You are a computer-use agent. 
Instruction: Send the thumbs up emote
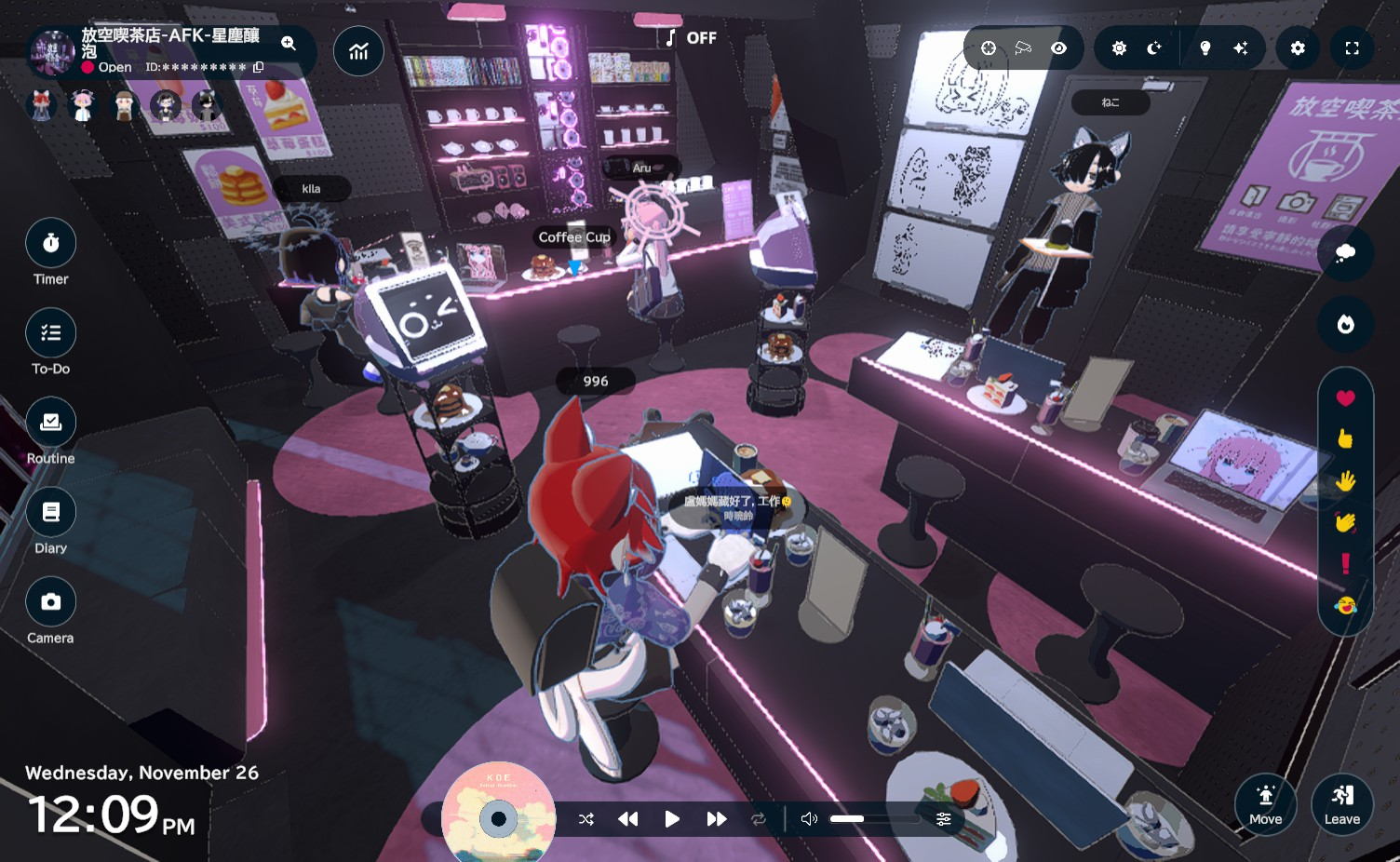point(1345,439)
